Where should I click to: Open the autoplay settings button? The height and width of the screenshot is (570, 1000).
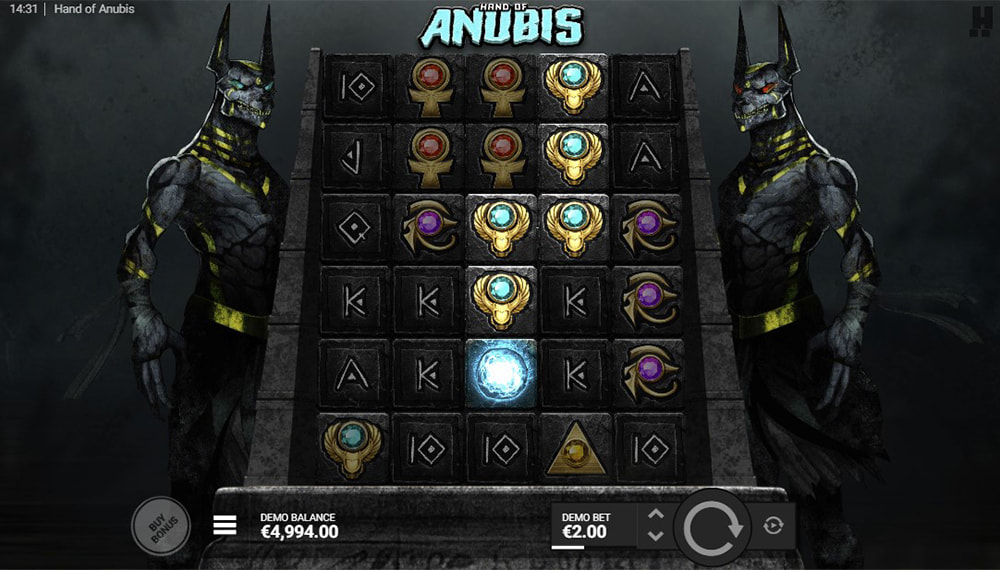773,525
